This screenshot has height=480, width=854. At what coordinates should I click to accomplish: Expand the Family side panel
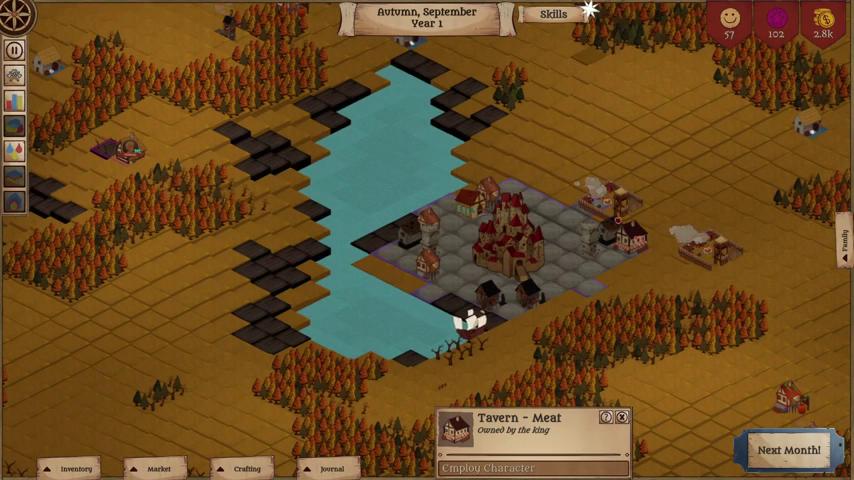point(845,240)
